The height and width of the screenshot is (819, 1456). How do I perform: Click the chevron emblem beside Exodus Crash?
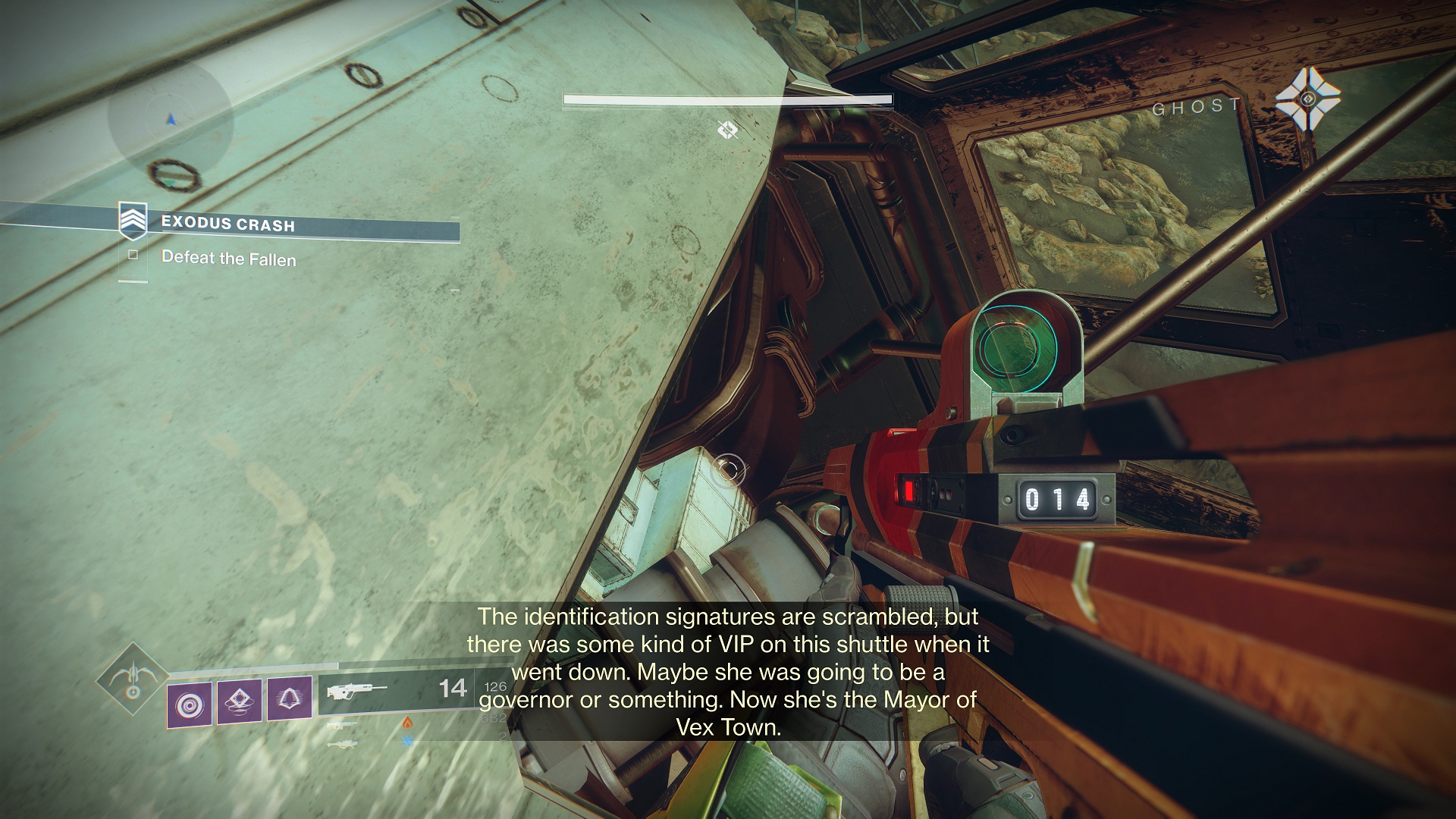[x=132, y=220]
